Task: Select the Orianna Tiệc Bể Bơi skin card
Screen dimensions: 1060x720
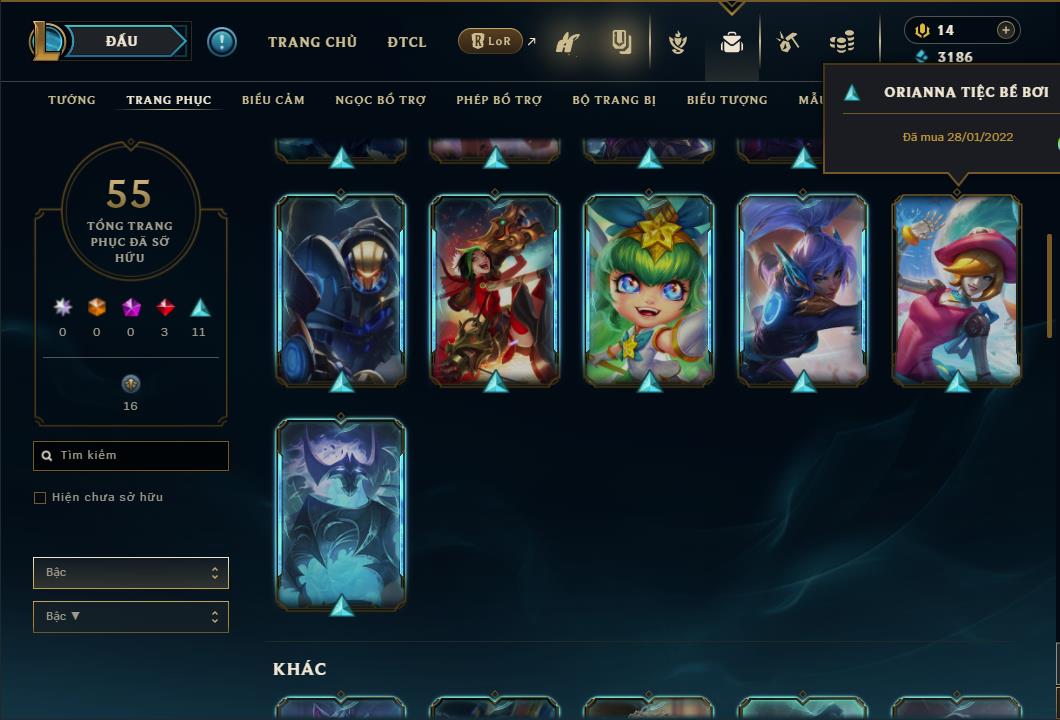Action: [957, 290]
